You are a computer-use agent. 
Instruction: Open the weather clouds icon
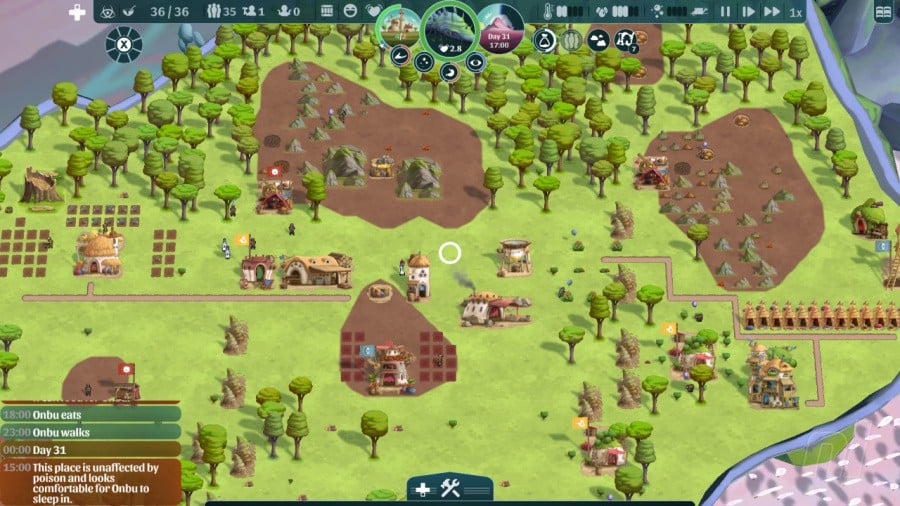[598, 40]
